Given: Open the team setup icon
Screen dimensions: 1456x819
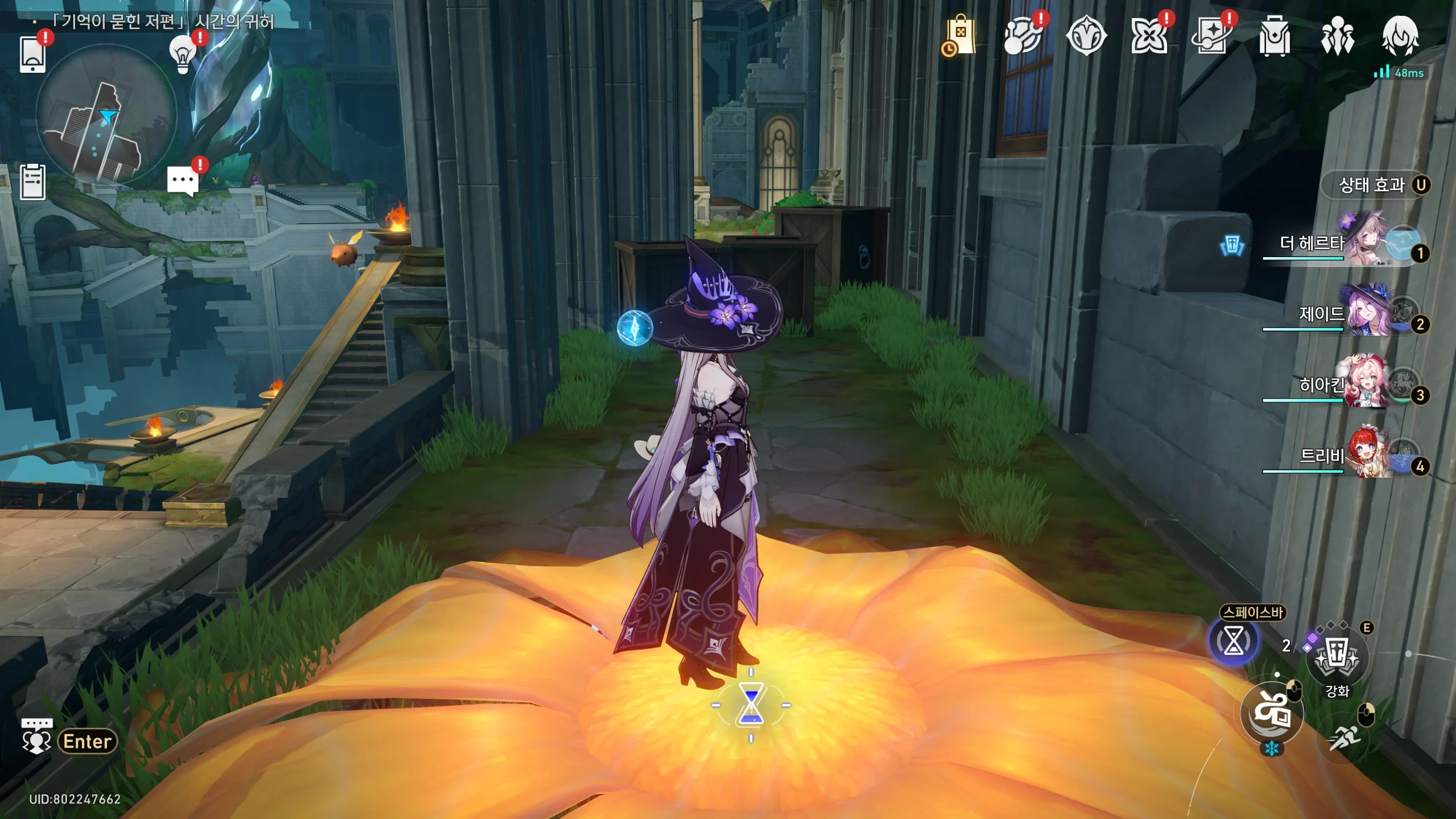Looking at the screenshot, I should point(1337,36).
